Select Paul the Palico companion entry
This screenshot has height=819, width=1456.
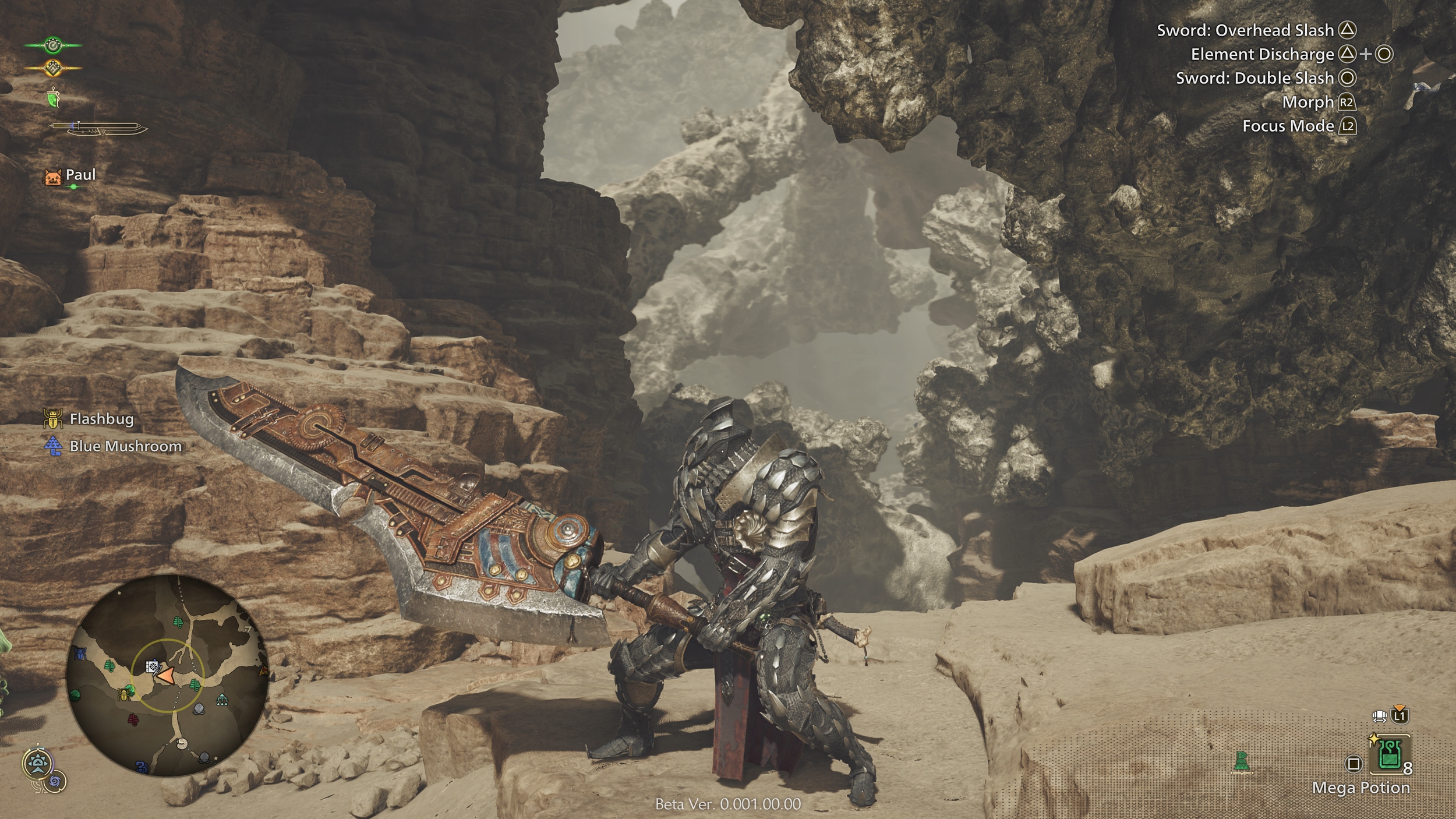coord(70,175)
